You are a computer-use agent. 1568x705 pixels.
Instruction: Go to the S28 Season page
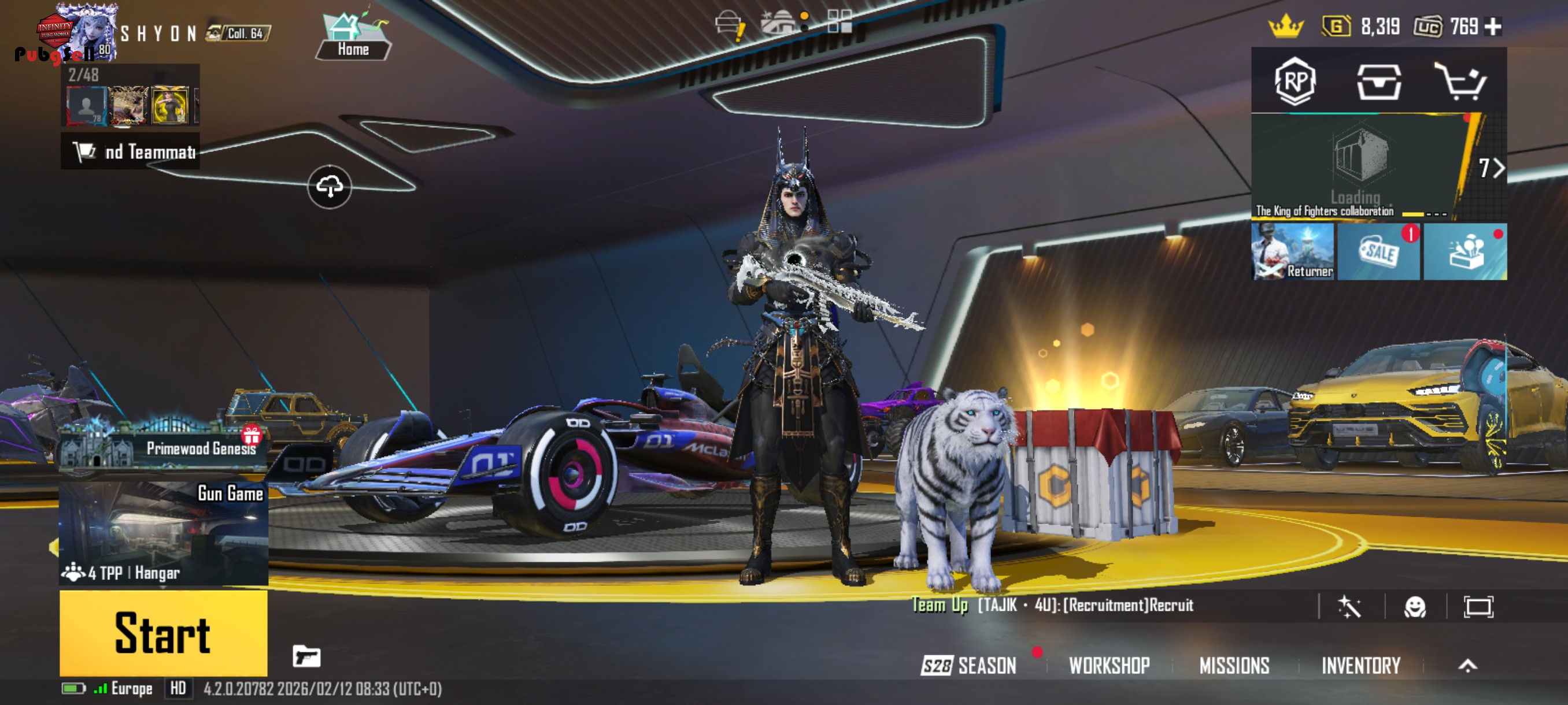coord(969,666)
